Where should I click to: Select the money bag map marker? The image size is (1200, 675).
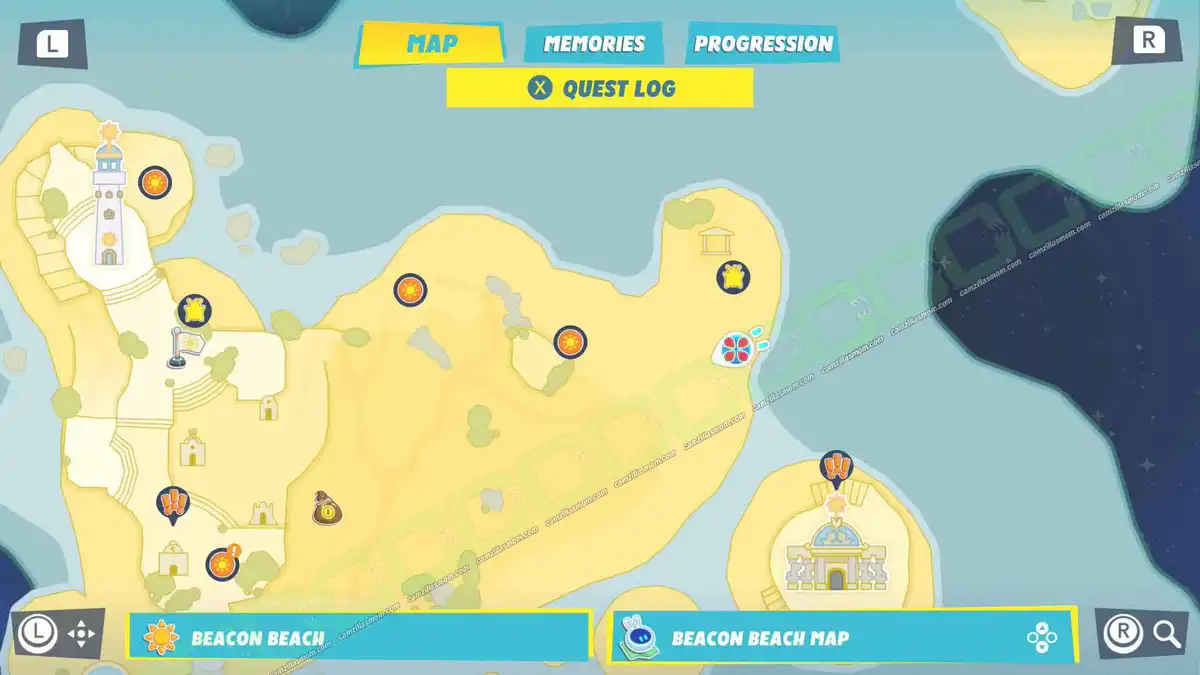pos(327,509)
